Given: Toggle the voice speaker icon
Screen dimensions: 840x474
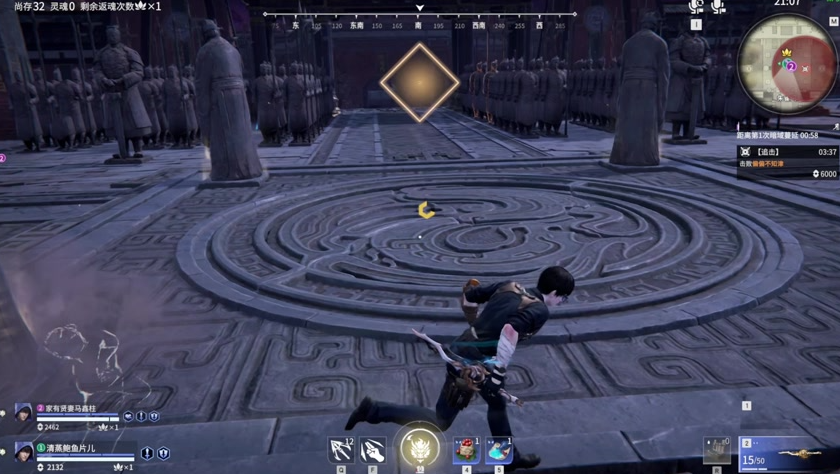Looking at the screenshot, I should pyautogui.click(x=697, y=7).
